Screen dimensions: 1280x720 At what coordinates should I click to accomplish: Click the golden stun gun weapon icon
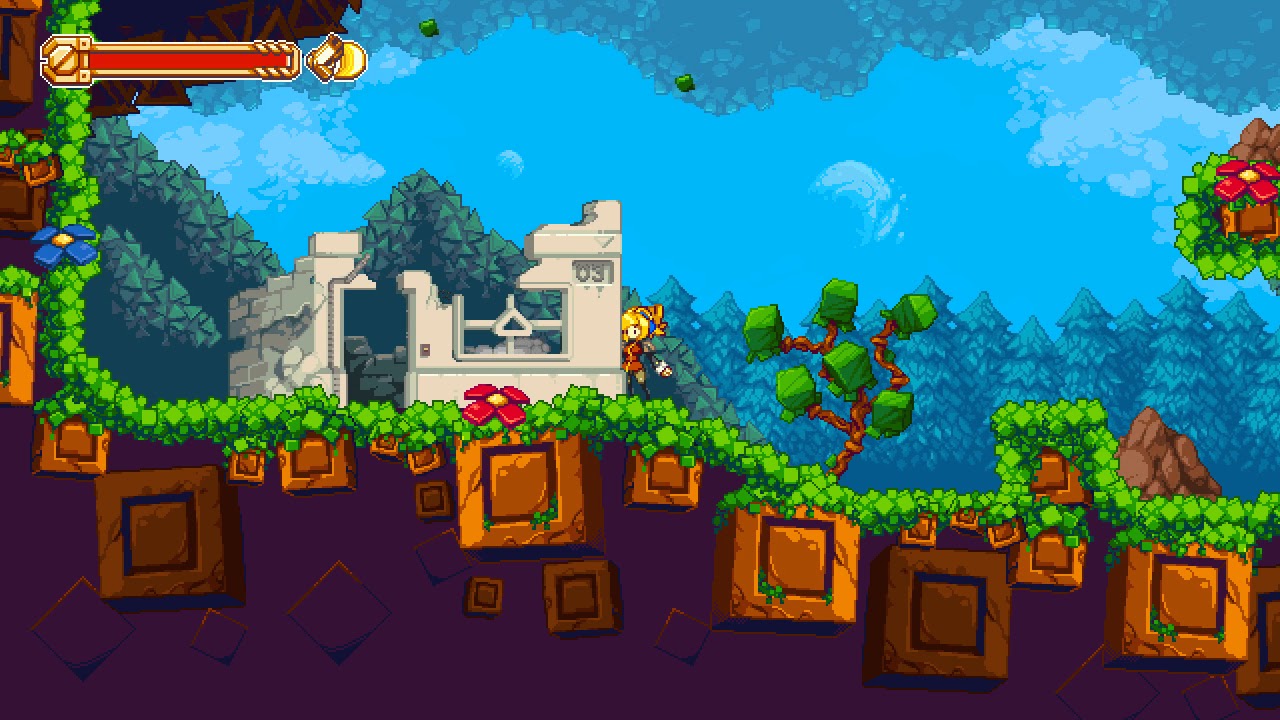pos(337,60)
